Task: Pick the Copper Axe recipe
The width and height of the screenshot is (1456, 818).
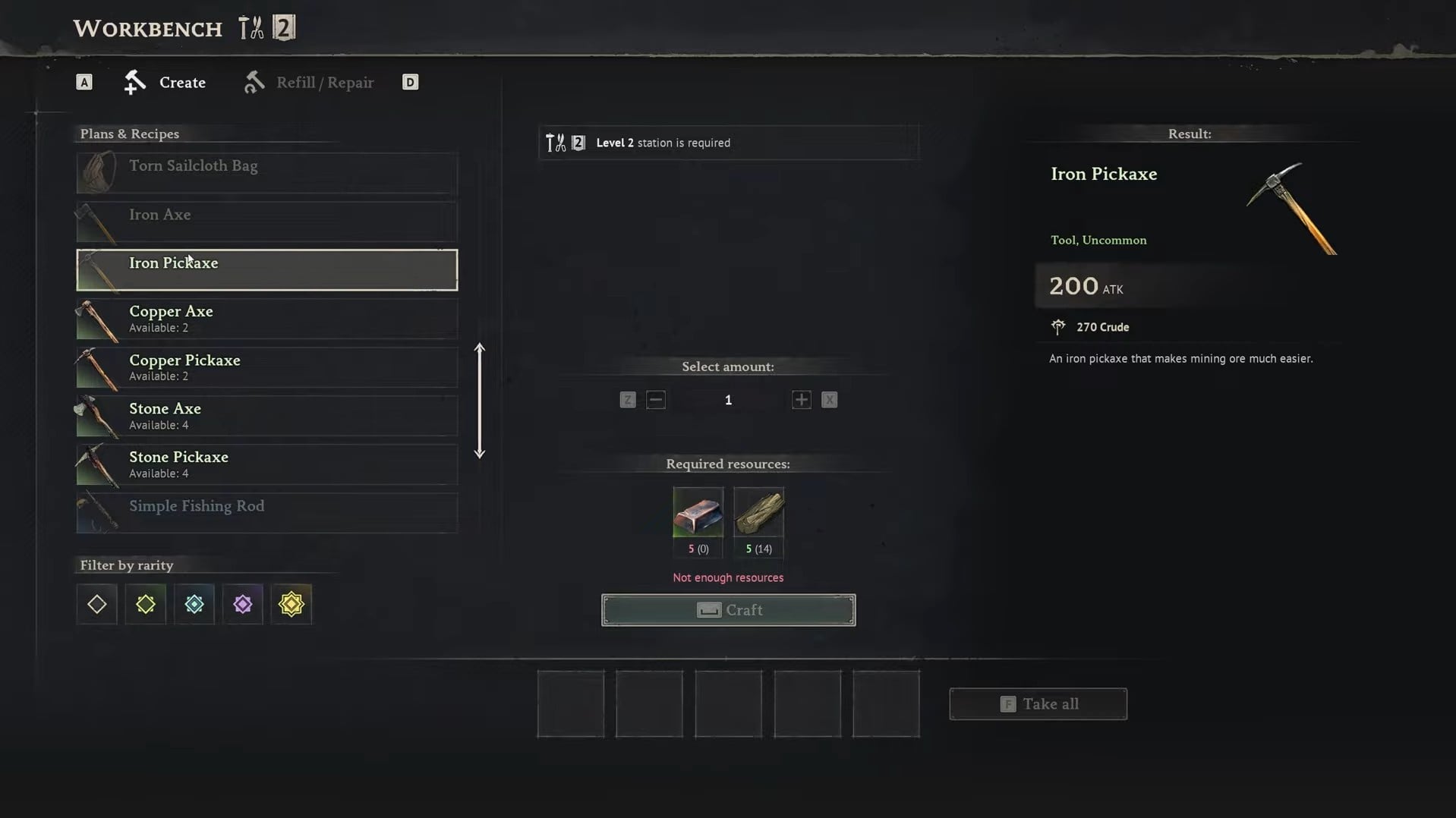Action: [x=266, y=319]
